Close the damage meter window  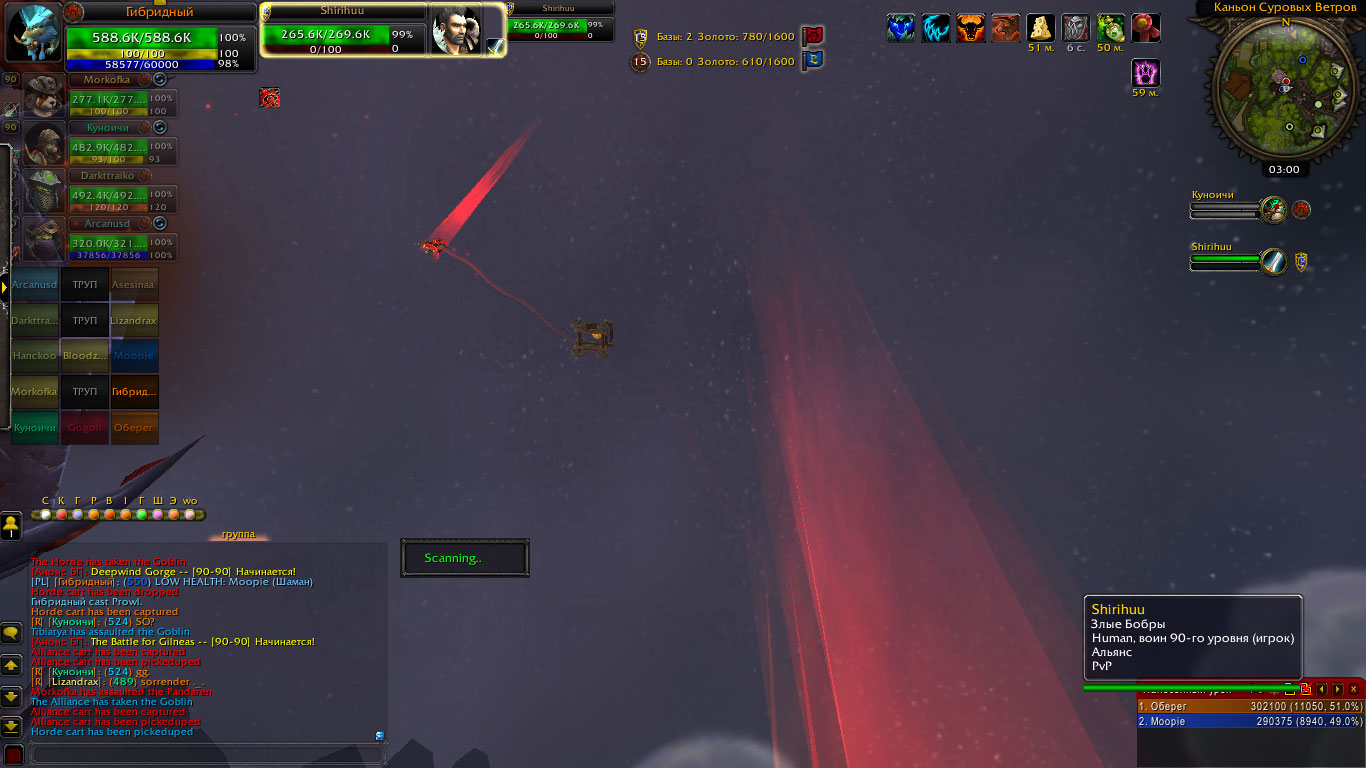1354,689
